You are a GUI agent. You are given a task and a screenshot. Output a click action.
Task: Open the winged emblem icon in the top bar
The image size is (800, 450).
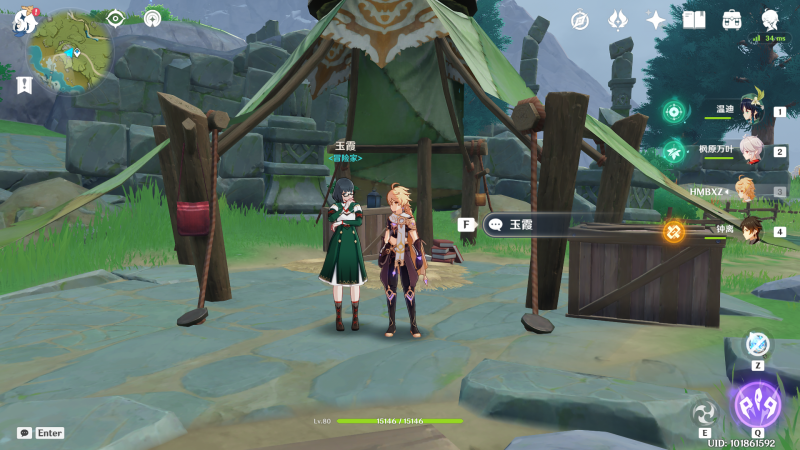point(618,20)
